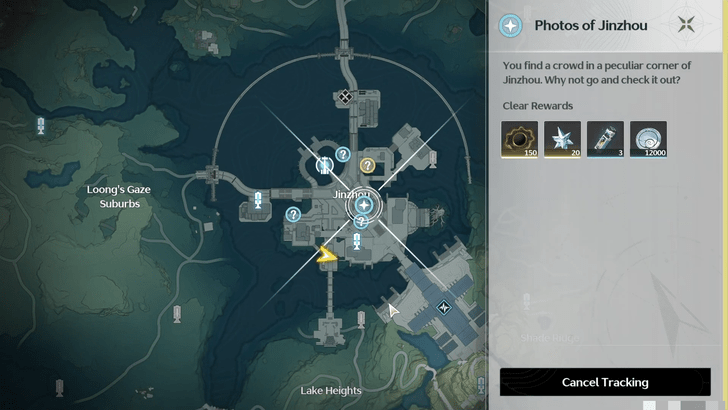Select the tracked quest marker in Jinzhou
Screen dimensions: 728x410
(364, 206)
